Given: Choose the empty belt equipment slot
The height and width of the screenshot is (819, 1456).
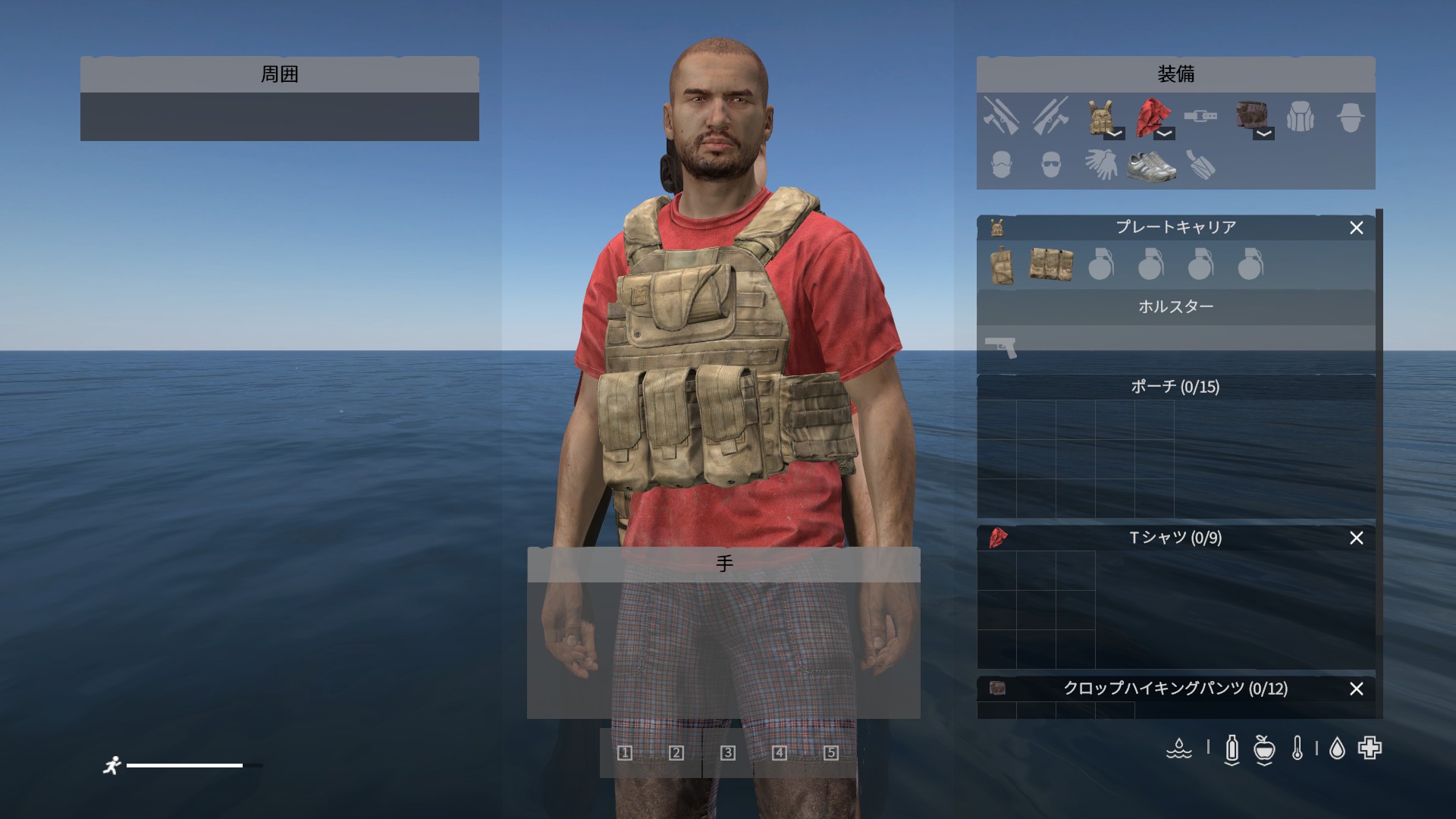Looking at the screenshot, I should pyautogui.click(x=1200, y=116).
